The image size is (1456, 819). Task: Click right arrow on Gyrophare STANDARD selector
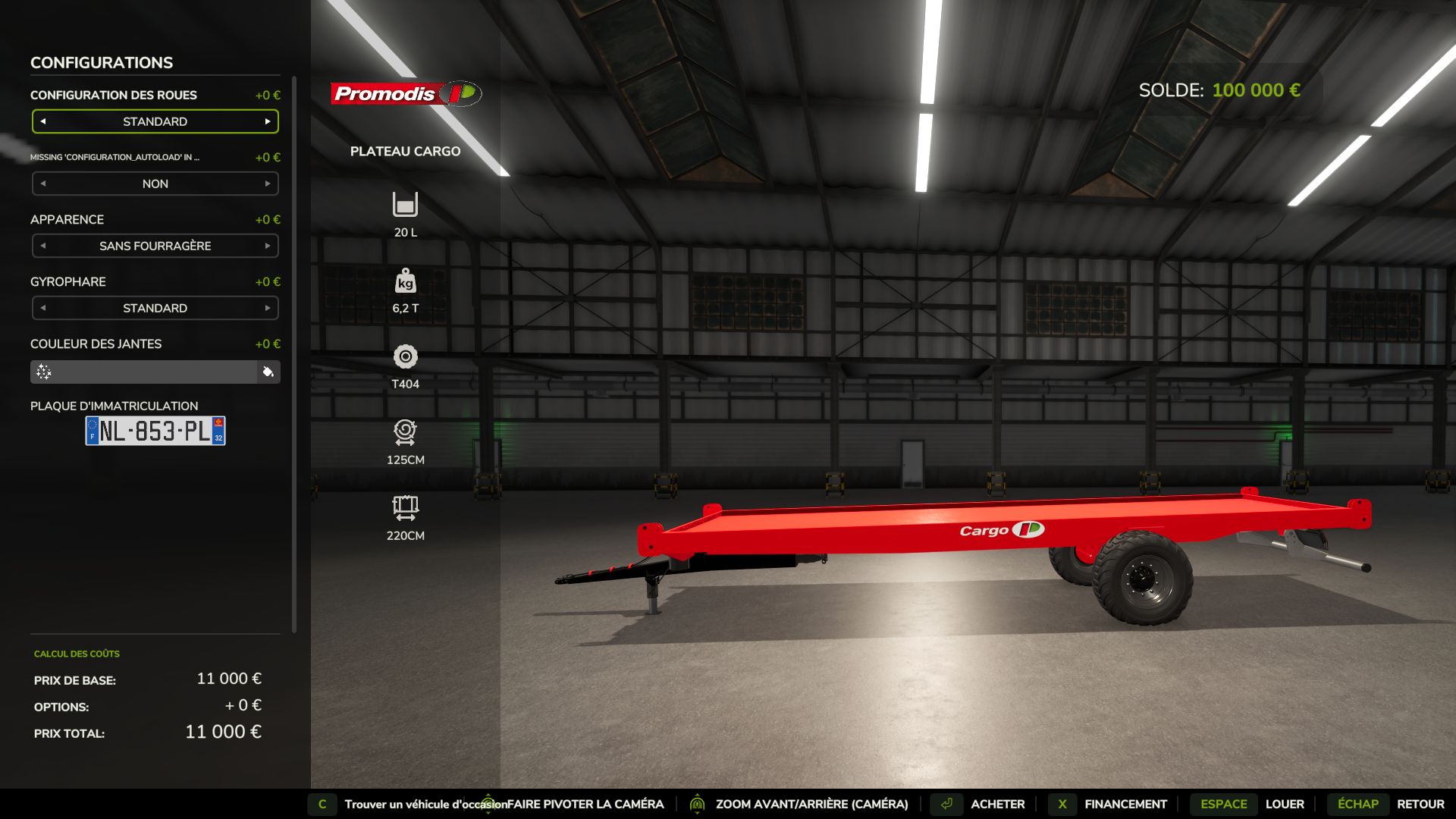tap(268, 308)
